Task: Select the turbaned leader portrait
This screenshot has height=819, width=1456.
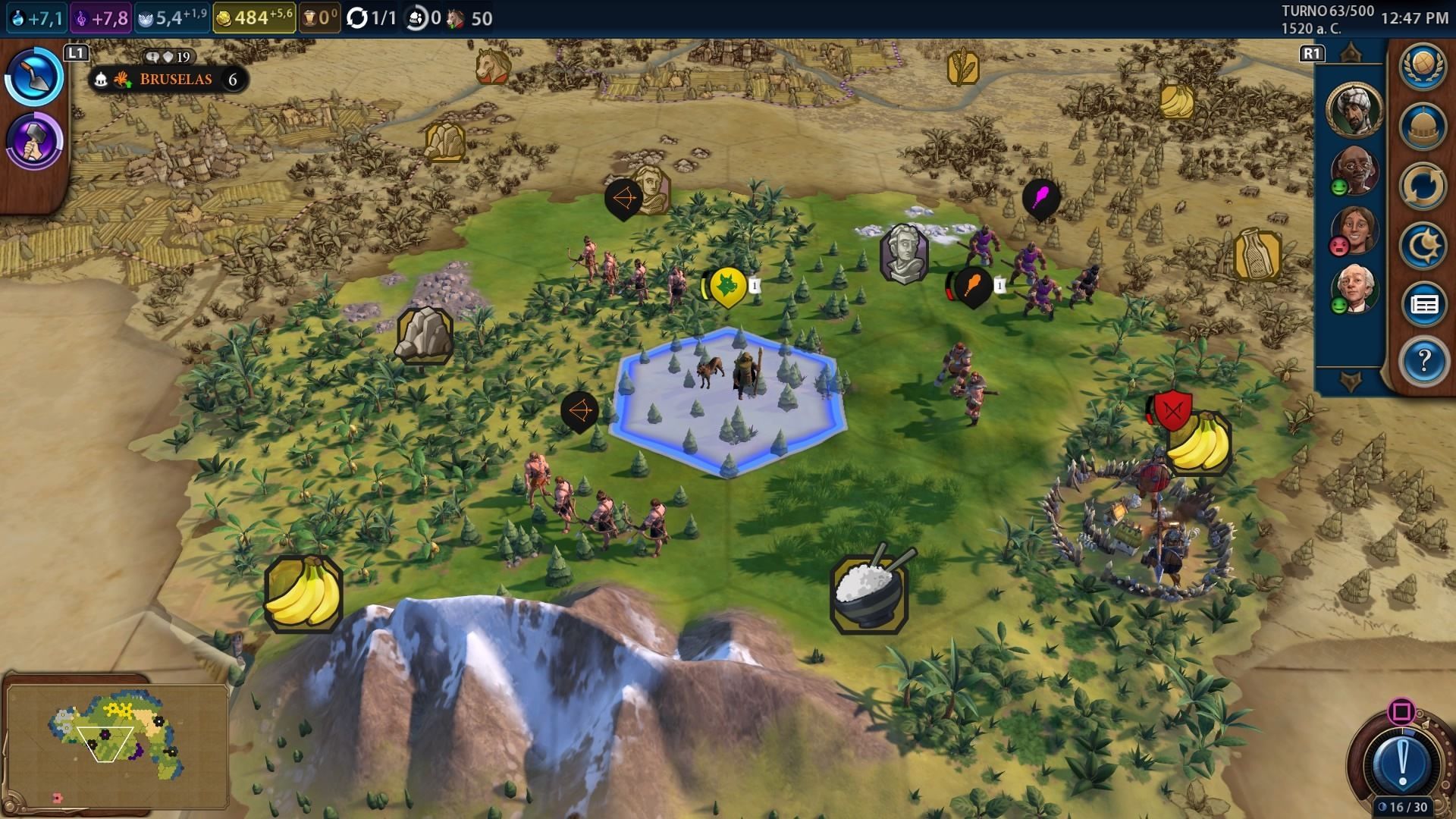Action: pyautogui.click(x=1354, y=108)
